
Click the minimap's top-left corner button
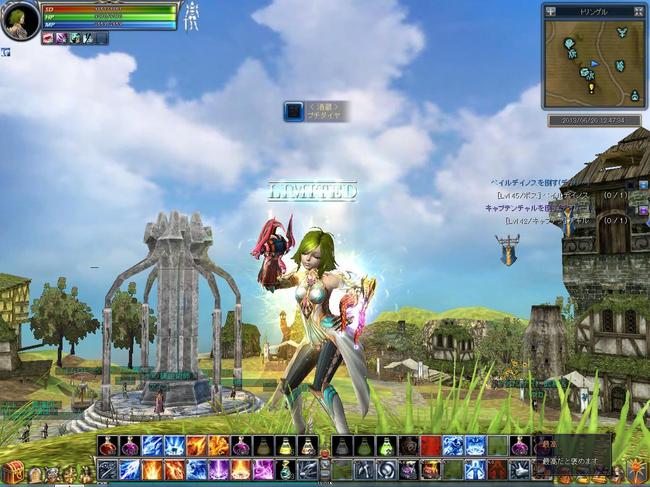(x=550, y=11)
